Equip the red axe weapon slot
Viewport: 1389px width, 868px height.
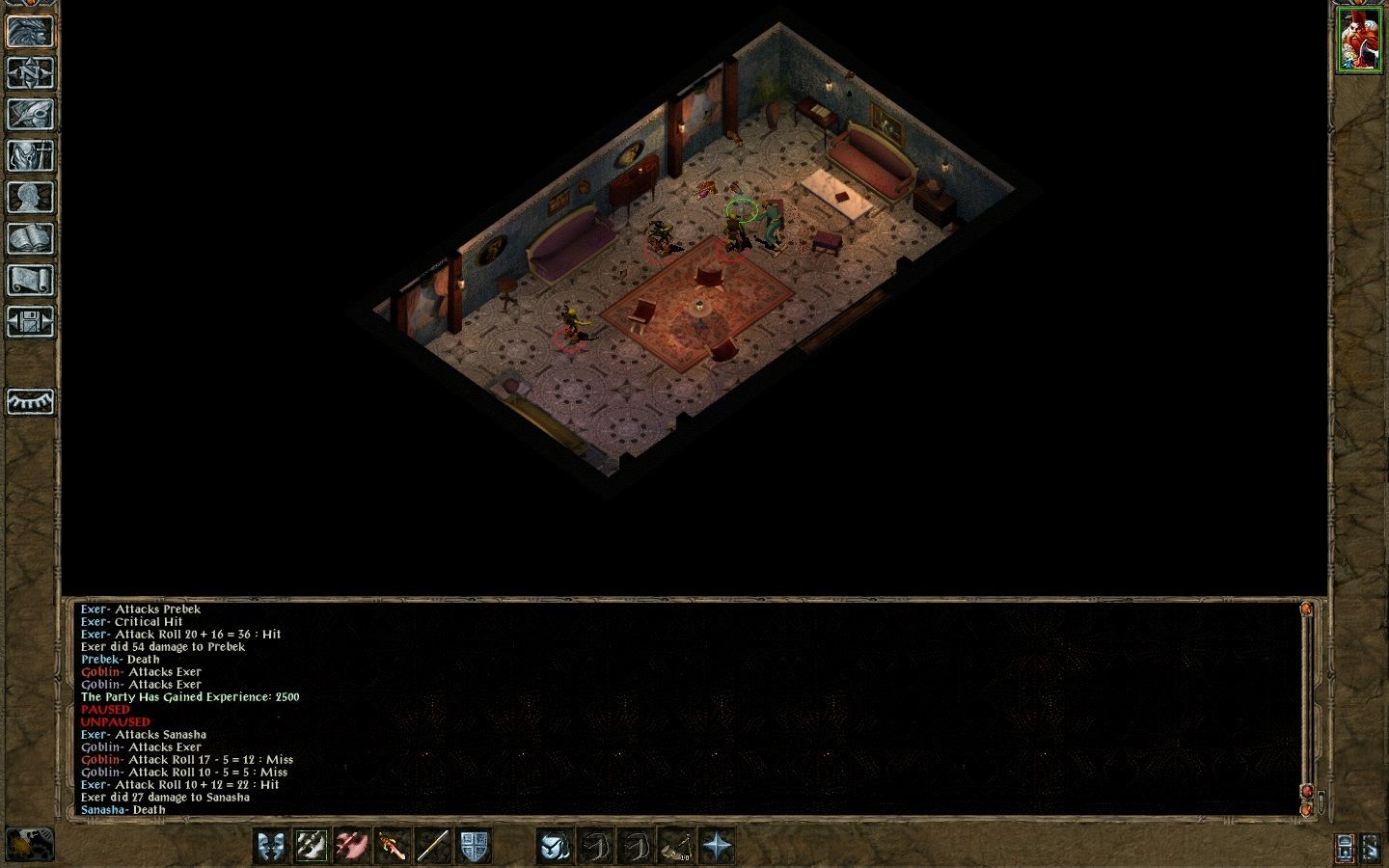coord(352,846)
